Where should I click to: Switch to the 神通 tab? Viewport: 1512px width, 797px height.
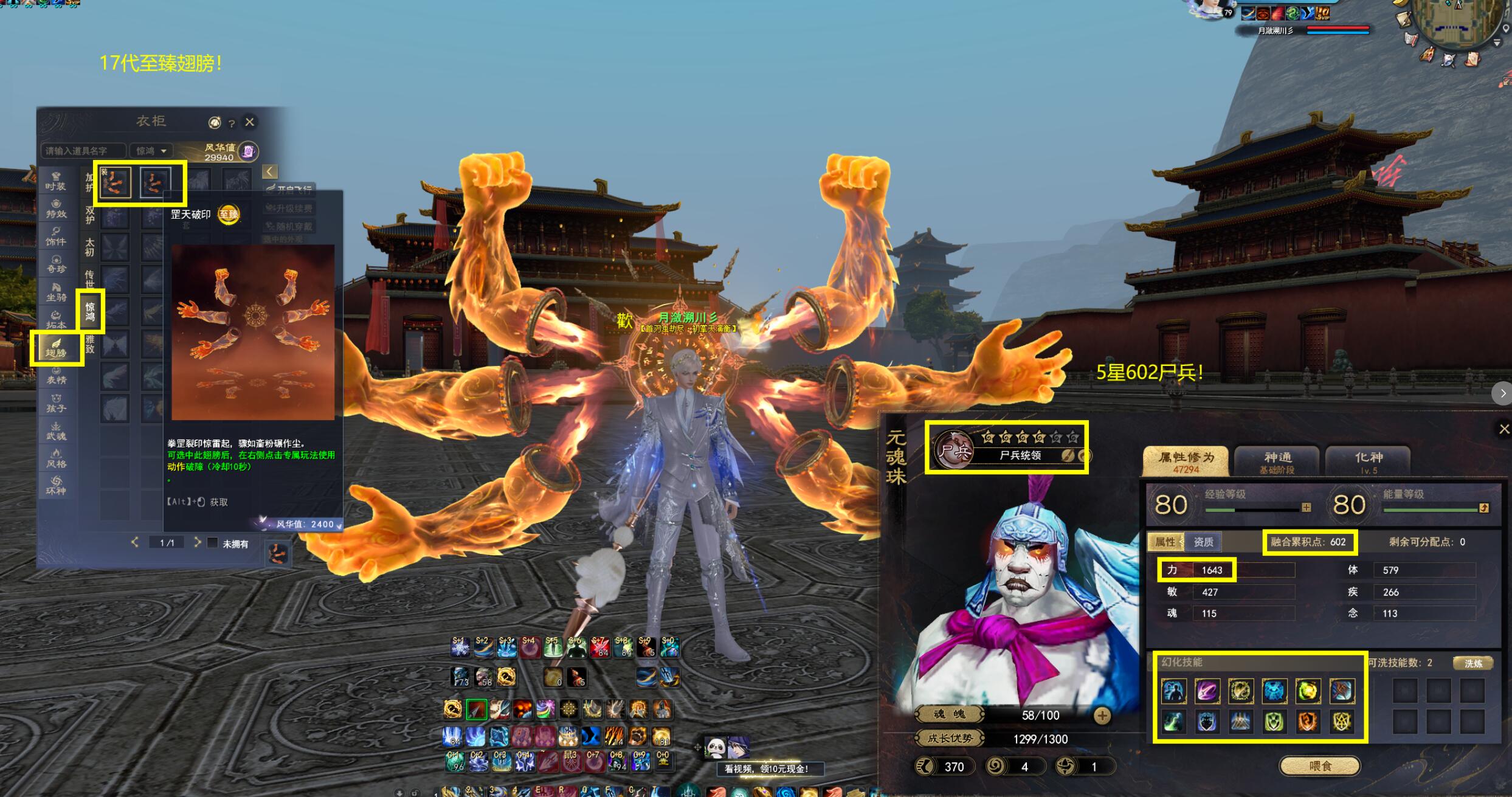pos(1277,461)
